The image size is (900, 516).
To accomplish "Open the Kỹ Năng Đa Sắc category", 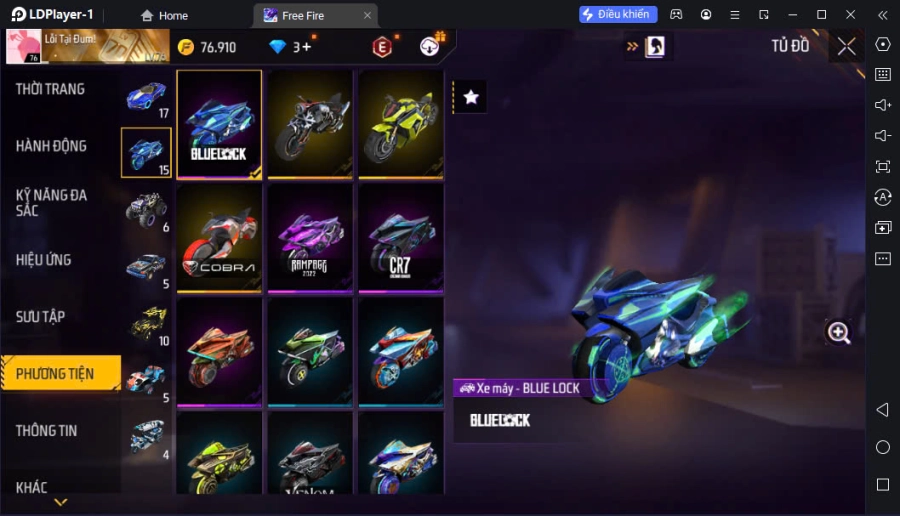I will (x=51, y=203).
